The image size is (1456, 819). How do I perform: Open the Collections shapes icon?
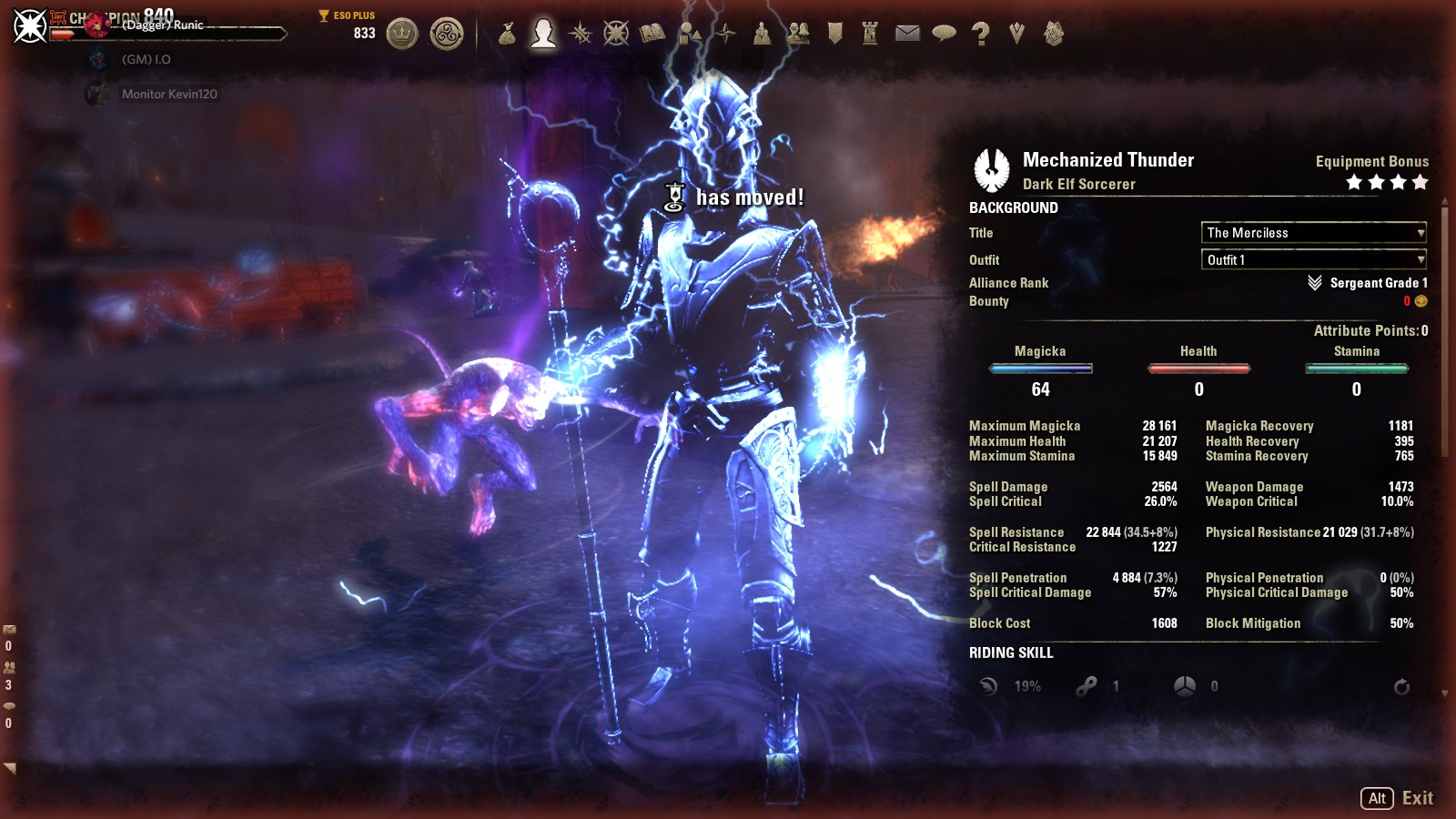click(689, 35)
